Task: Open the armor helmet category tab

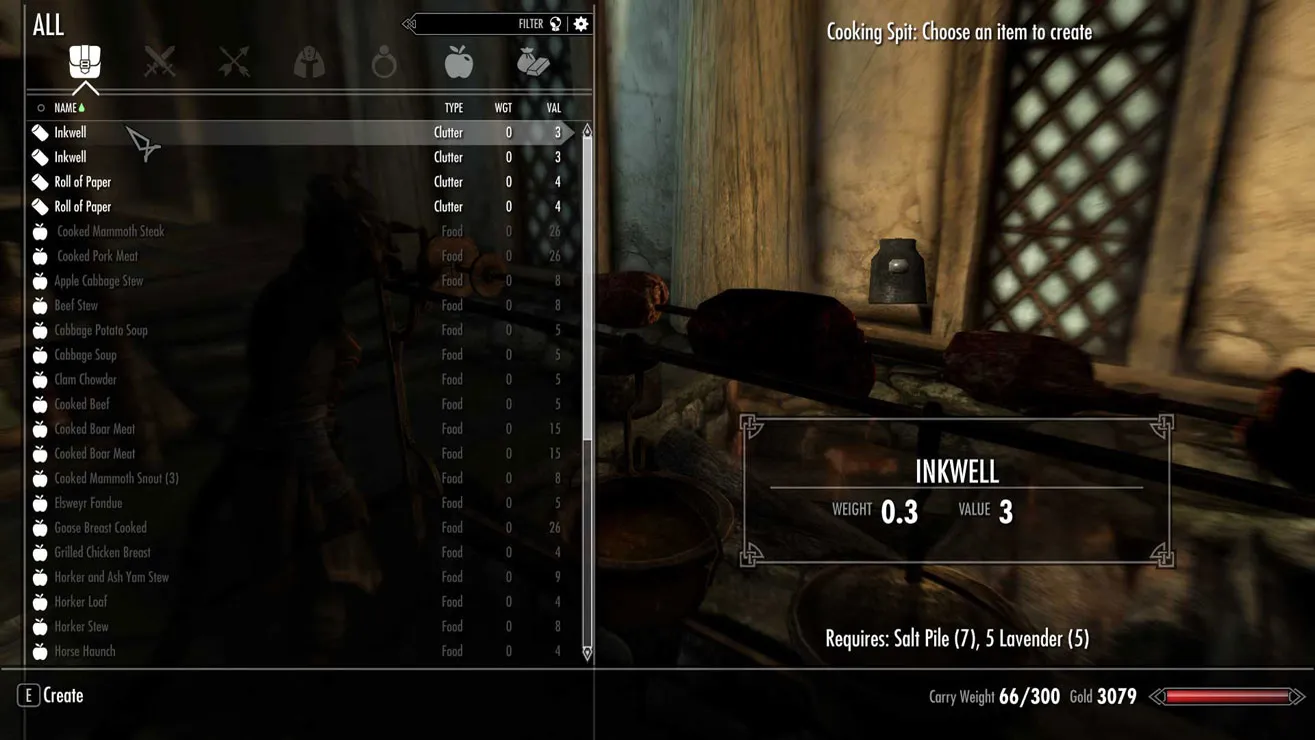Action: (x=309, y=63)
